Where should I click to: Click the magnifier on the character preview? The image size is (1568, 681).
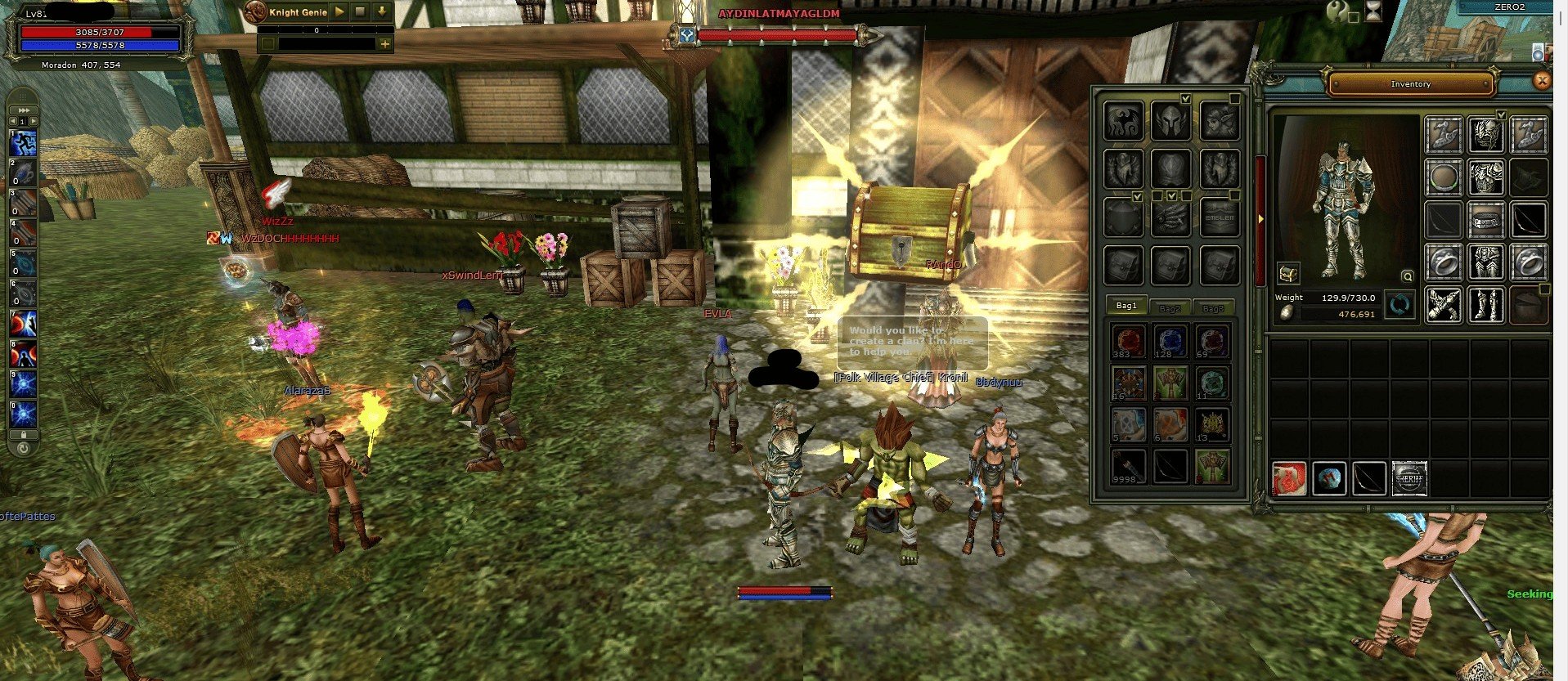click(x=1407, y=276)
